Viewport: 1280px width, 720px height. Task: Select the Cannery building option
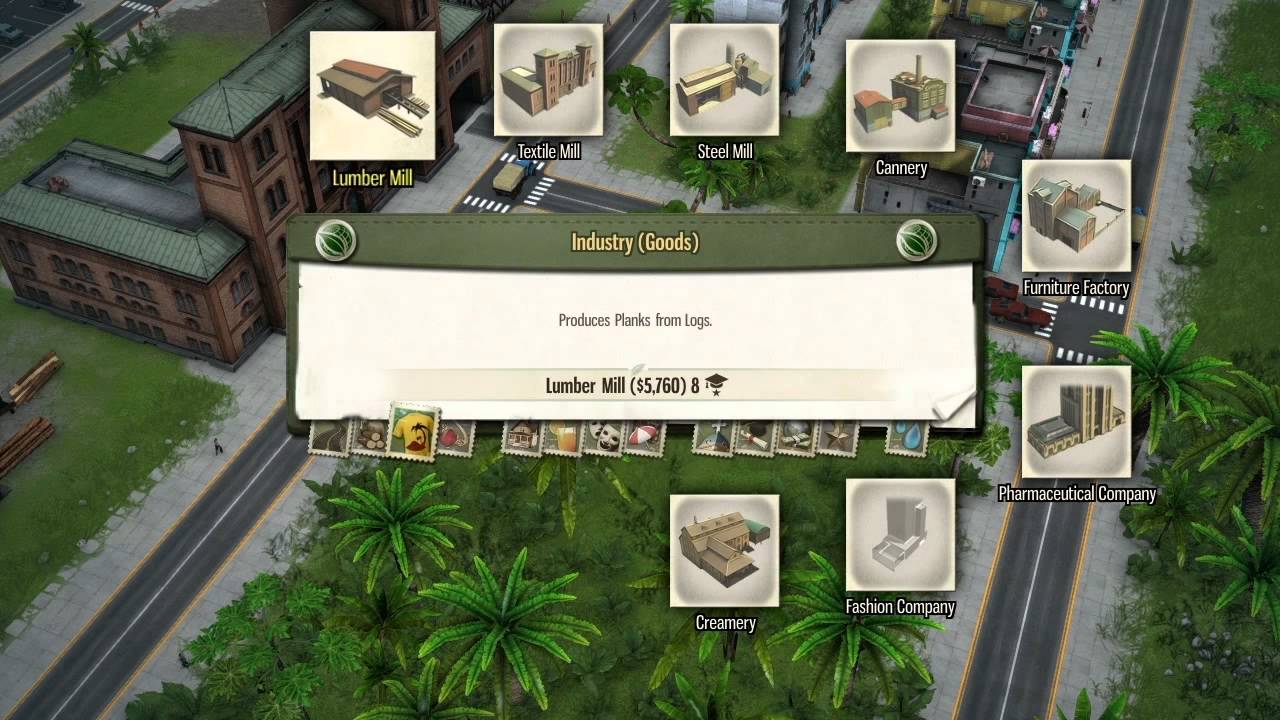click(900, 97)
